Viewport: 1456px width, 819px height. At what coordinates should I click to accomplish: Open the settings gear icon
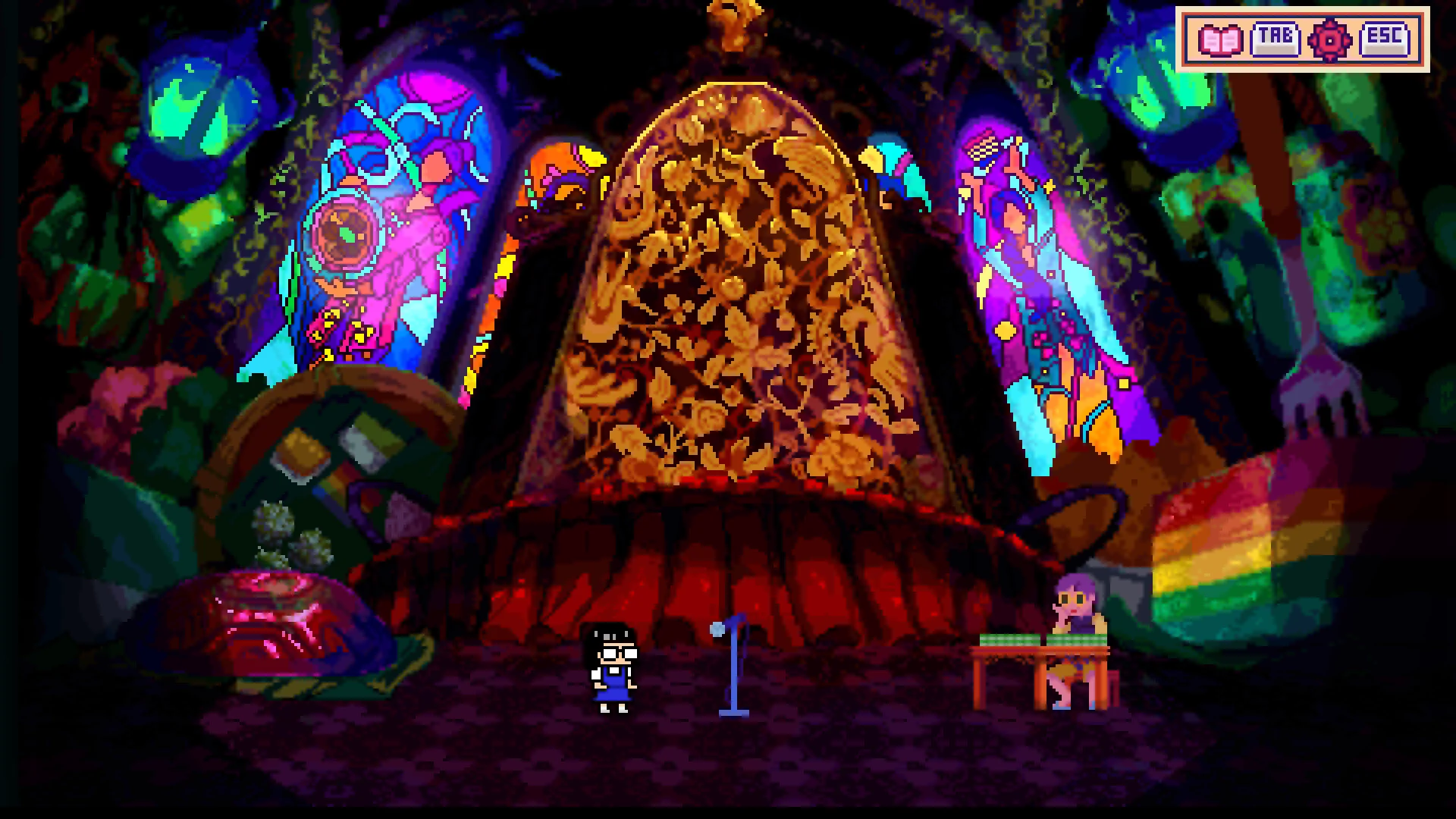tap(1329, 39)
